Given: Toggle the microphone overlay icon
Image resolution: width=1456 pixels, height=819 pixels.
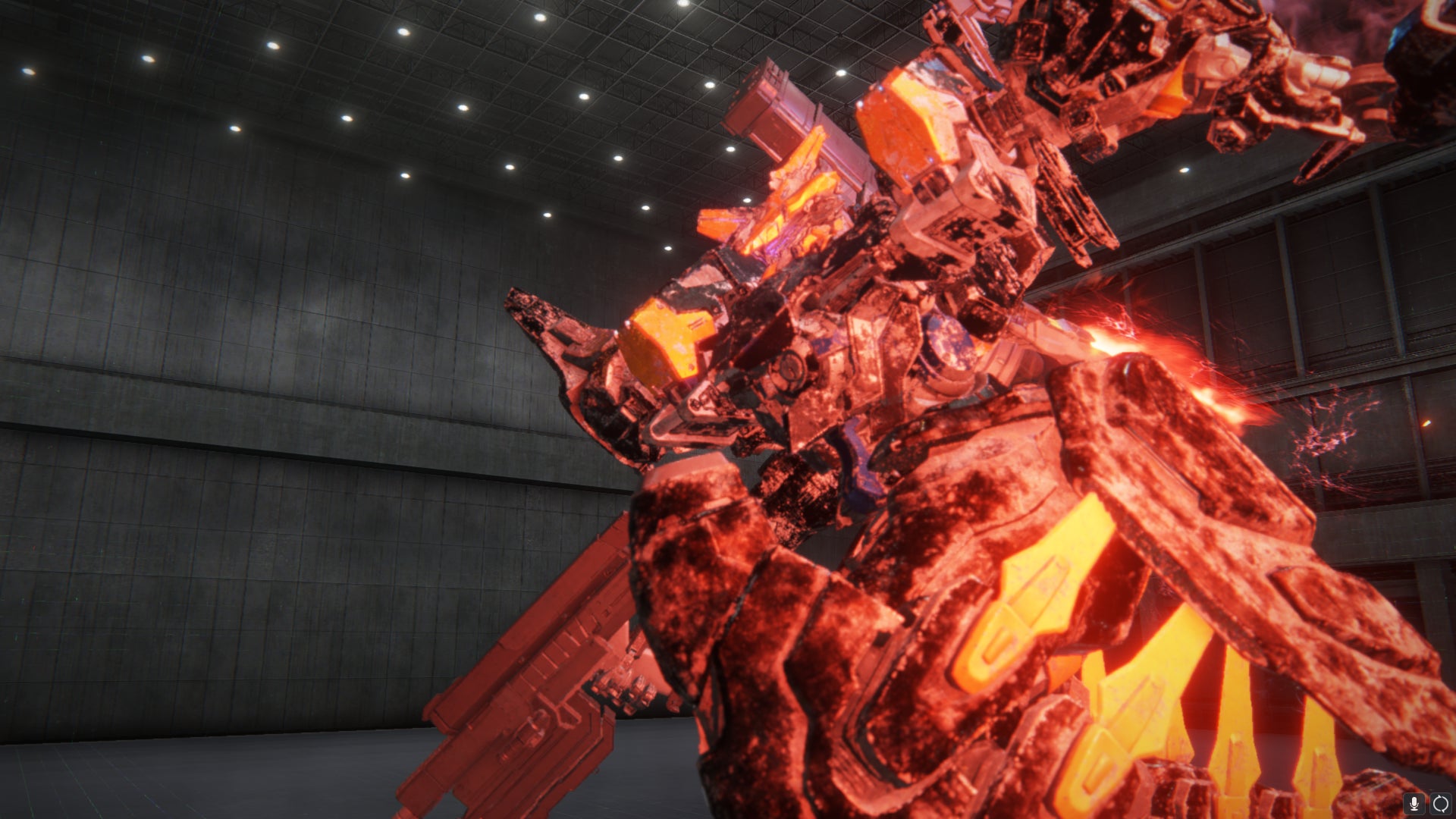Looking at the screenshot, I should click(1414, 804).
